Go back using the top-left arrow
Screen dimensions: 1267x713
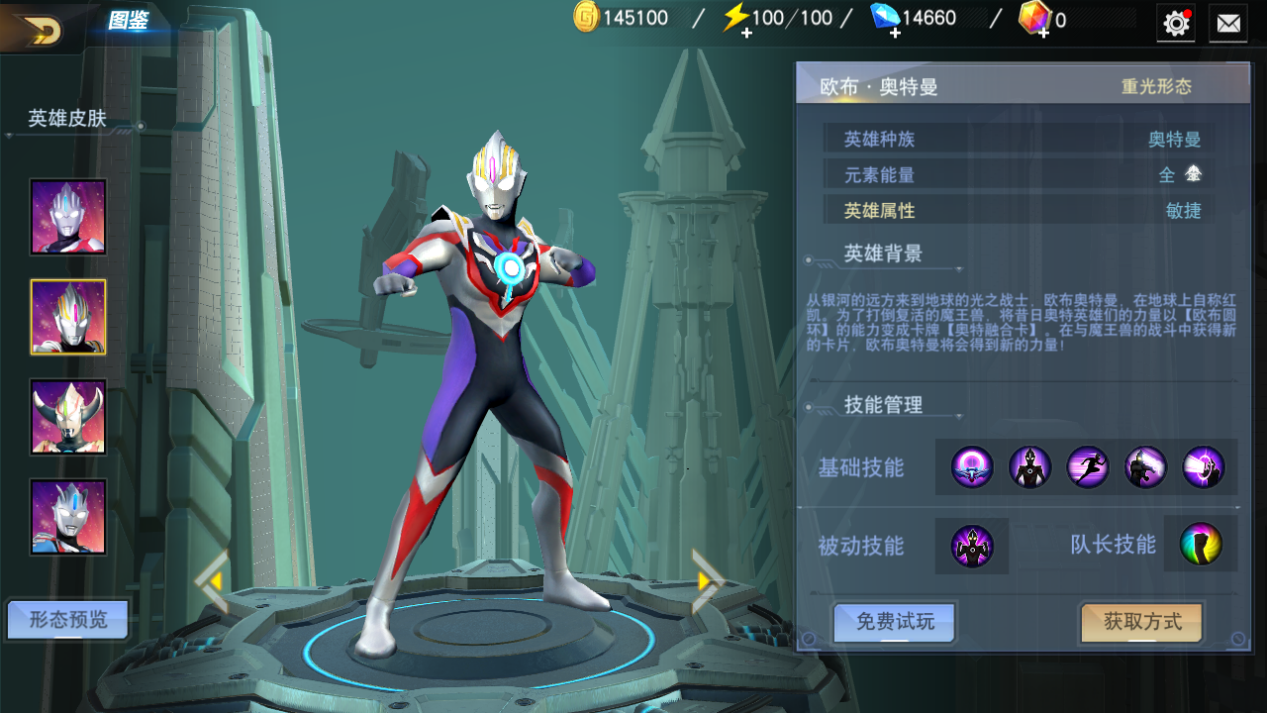38,30
